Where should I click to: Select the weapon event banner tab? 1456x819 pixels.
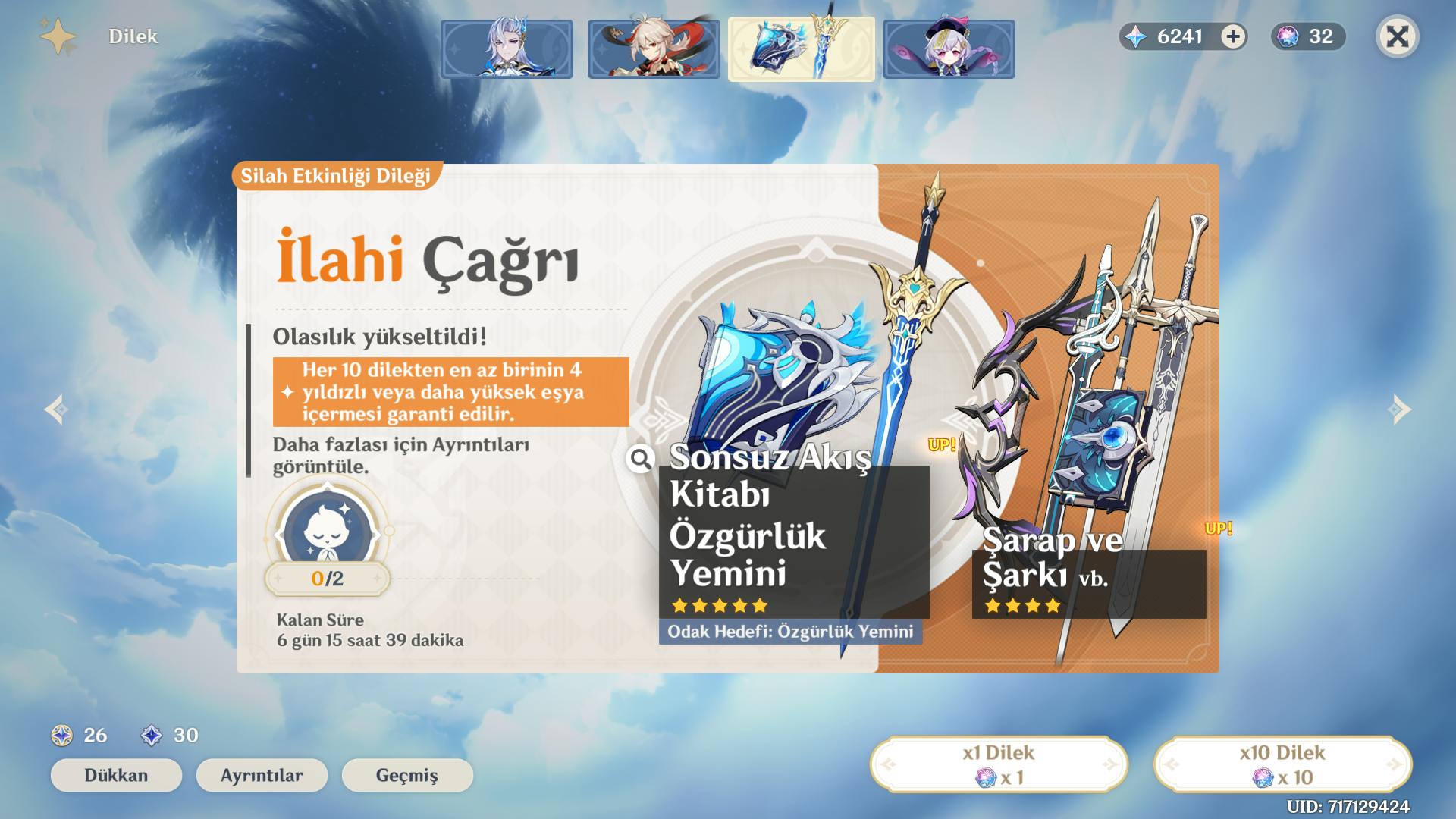click(801, 49)
